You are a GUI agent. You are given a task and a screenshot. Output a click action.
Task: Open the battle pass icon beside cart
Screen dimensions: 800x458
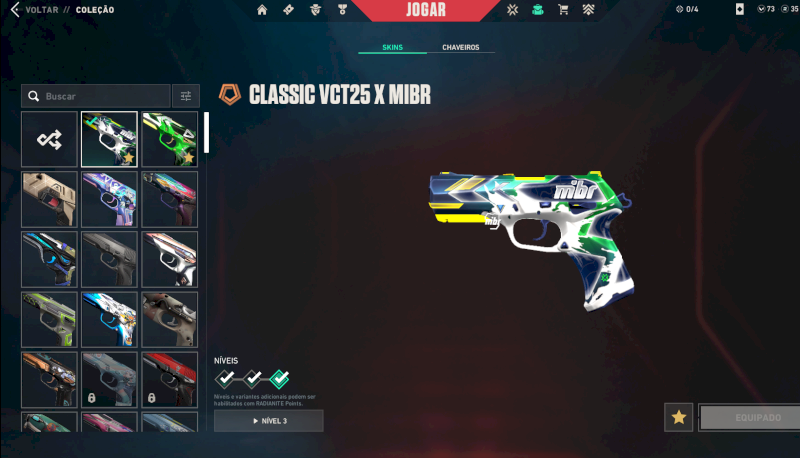coord(589,10)
